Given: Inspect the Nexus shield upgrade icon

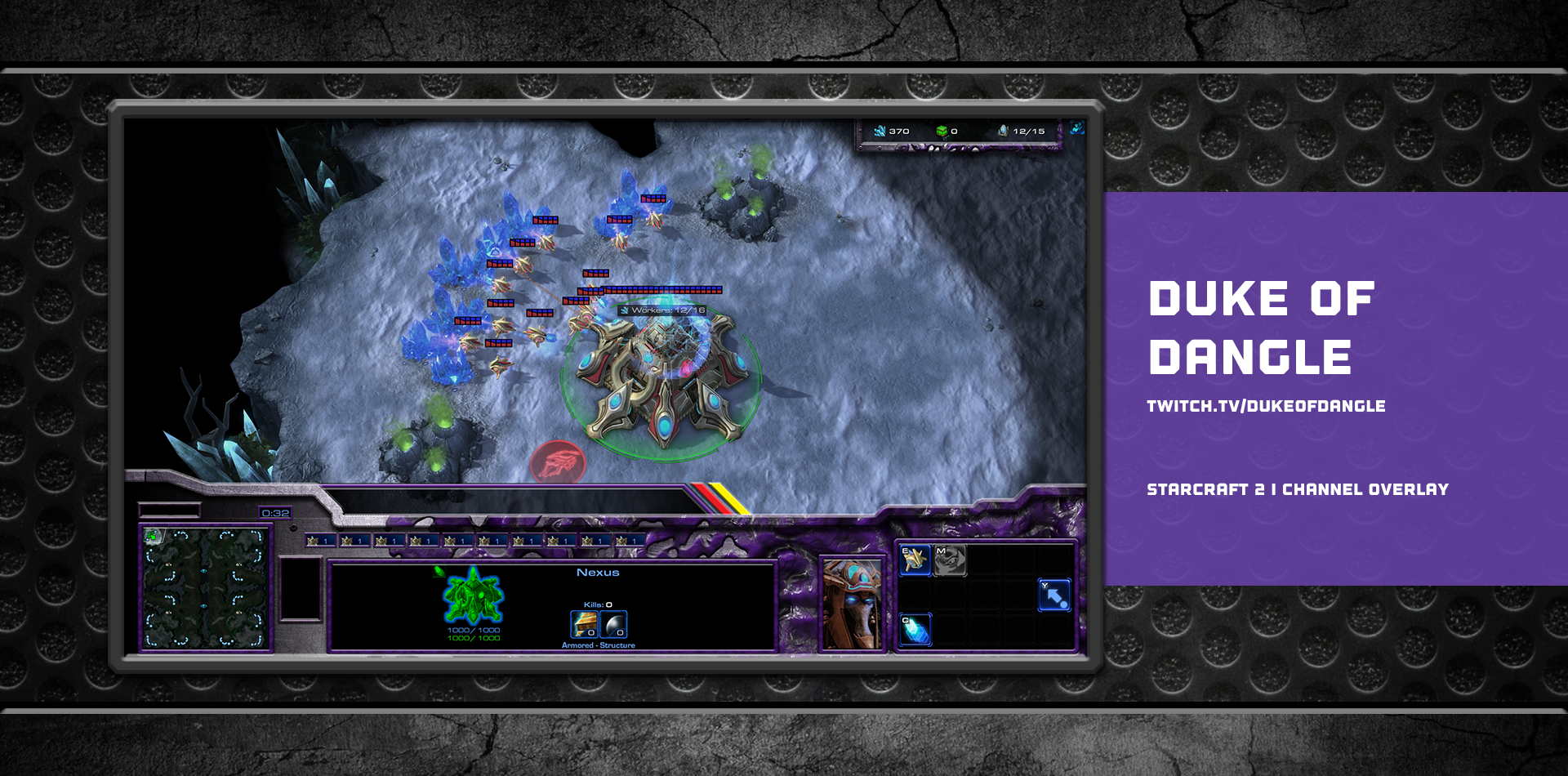Looking at the screenshot, I should 614,625.
